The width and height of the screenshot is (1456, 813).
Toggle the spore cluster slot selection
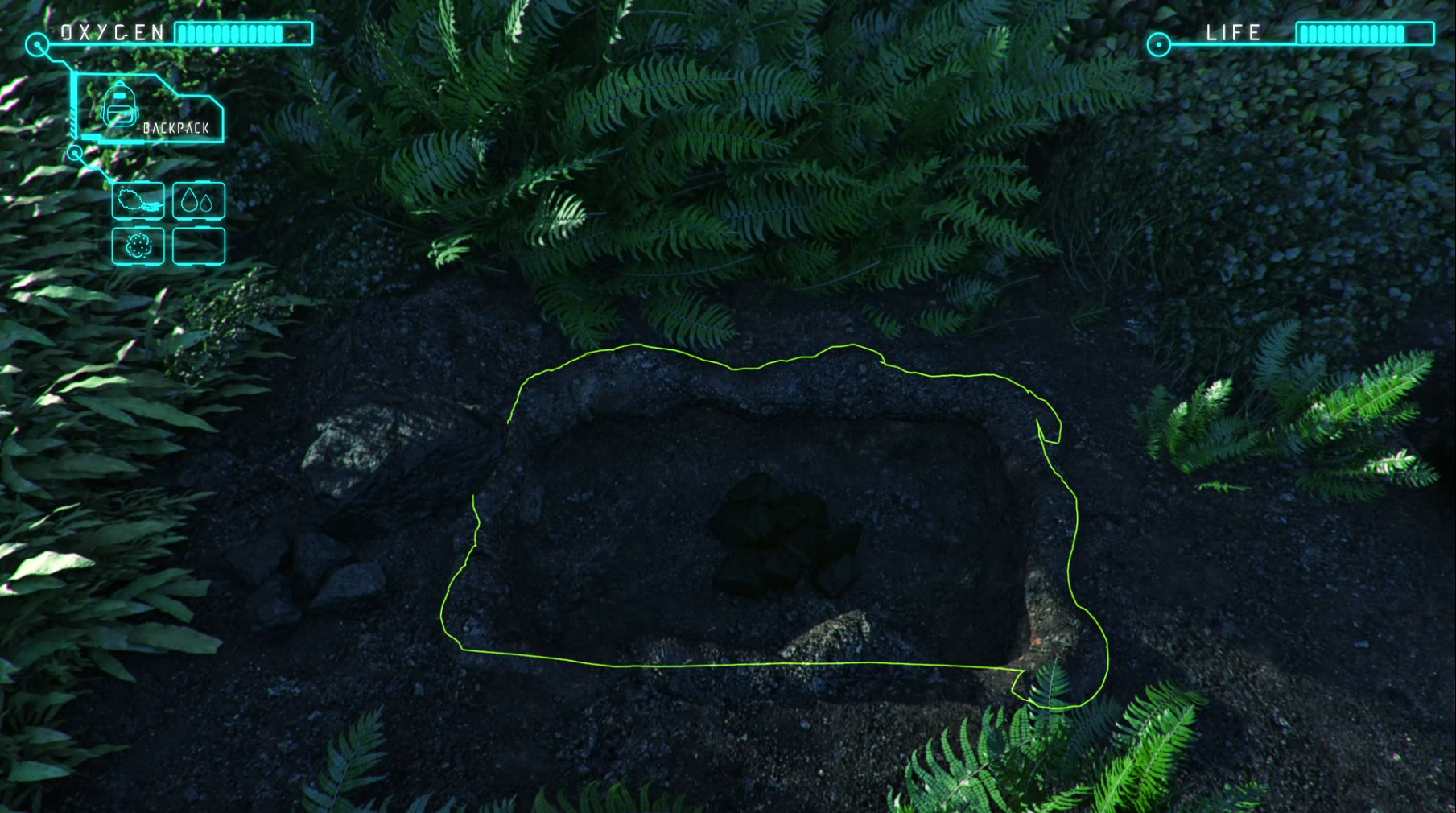137,247
